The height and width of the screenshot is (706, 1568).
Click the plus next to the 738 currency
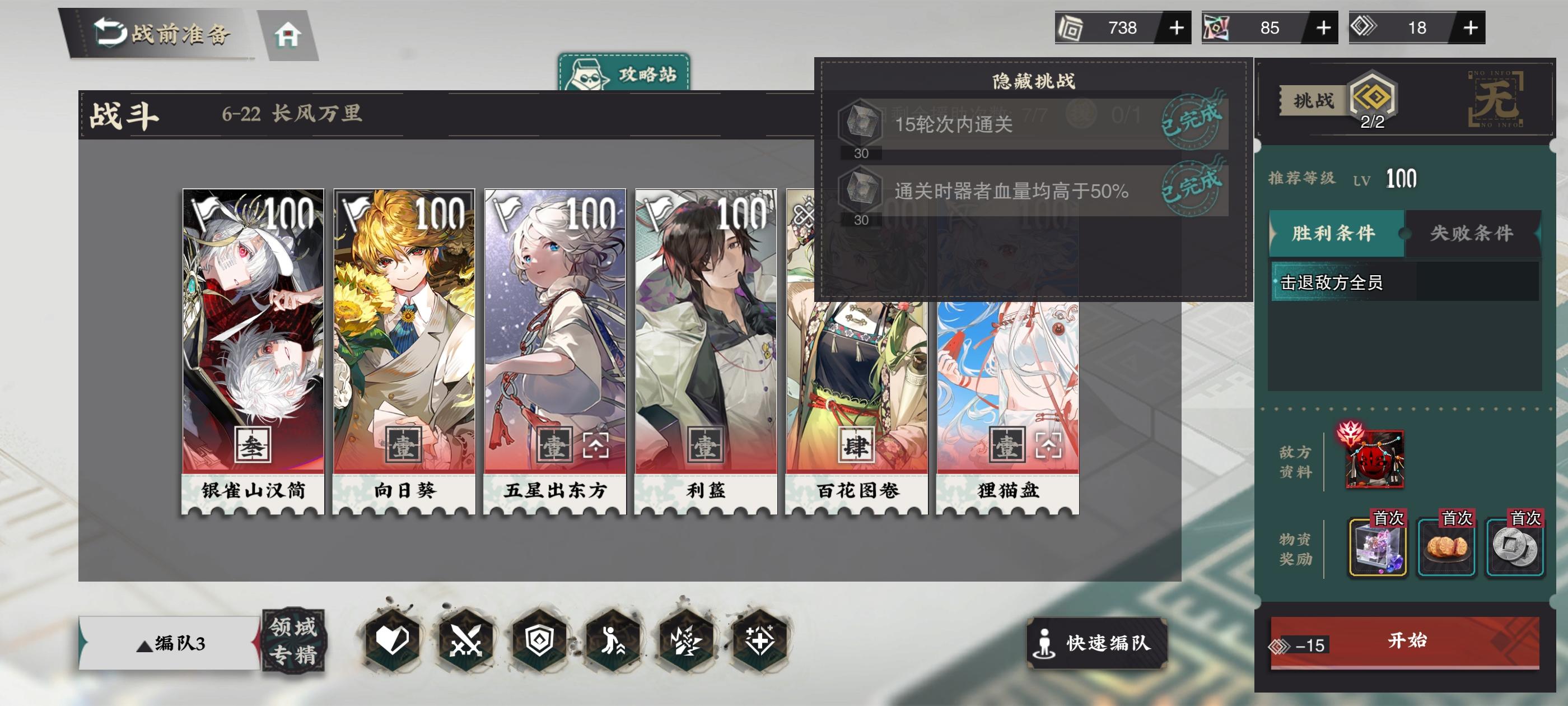[1178, 27]
